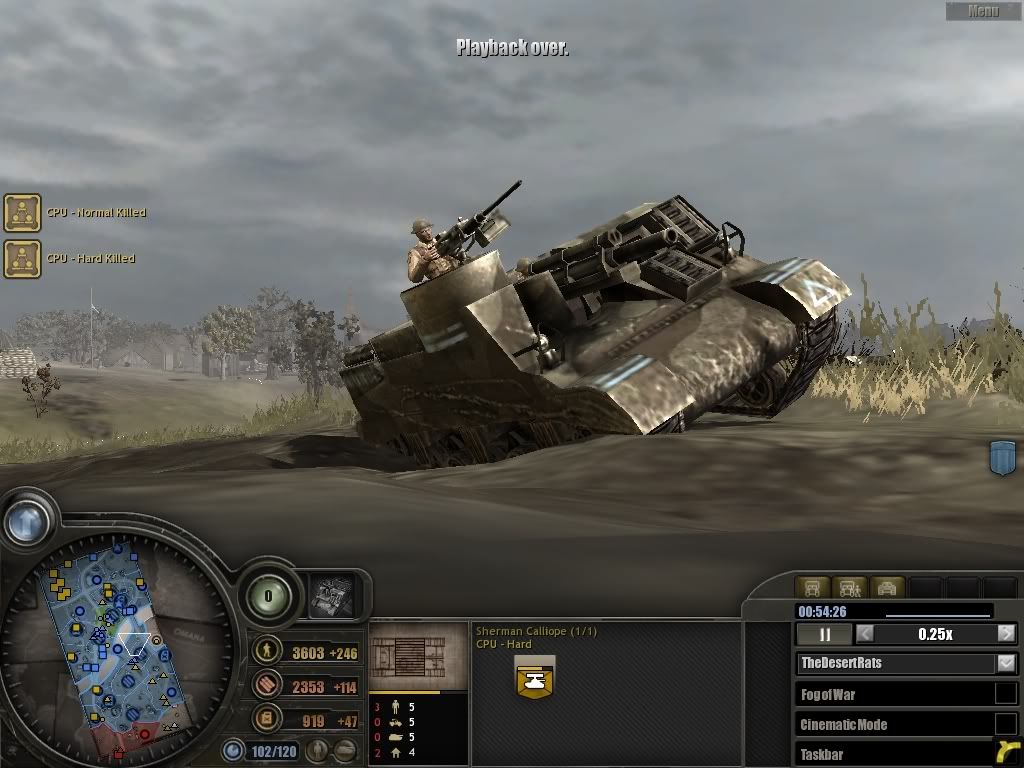Increase replay speed with the right arrow

coord(1006,634)
